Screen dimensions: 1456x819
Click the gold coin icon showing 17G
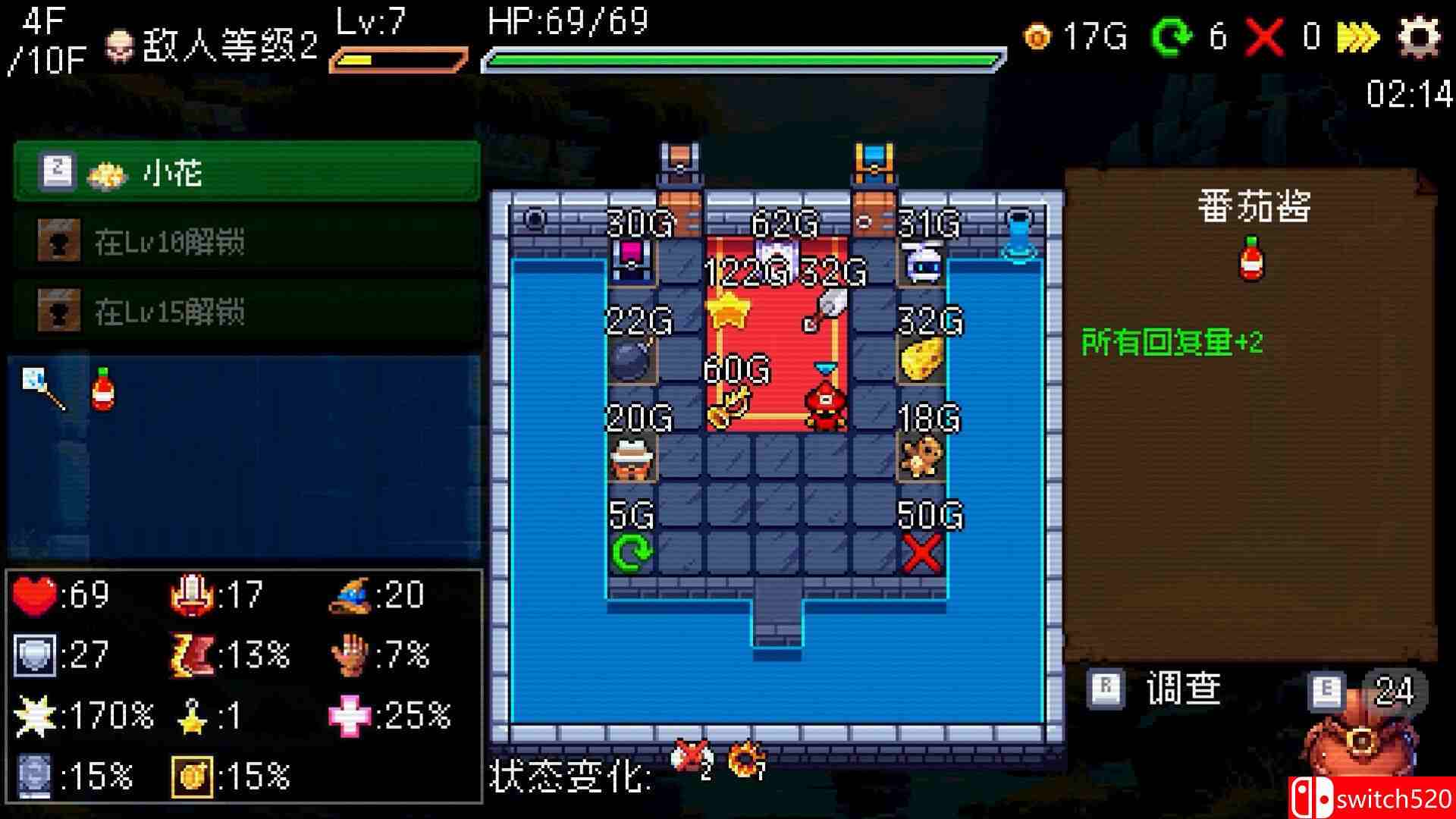click(x=1037, y=34)
